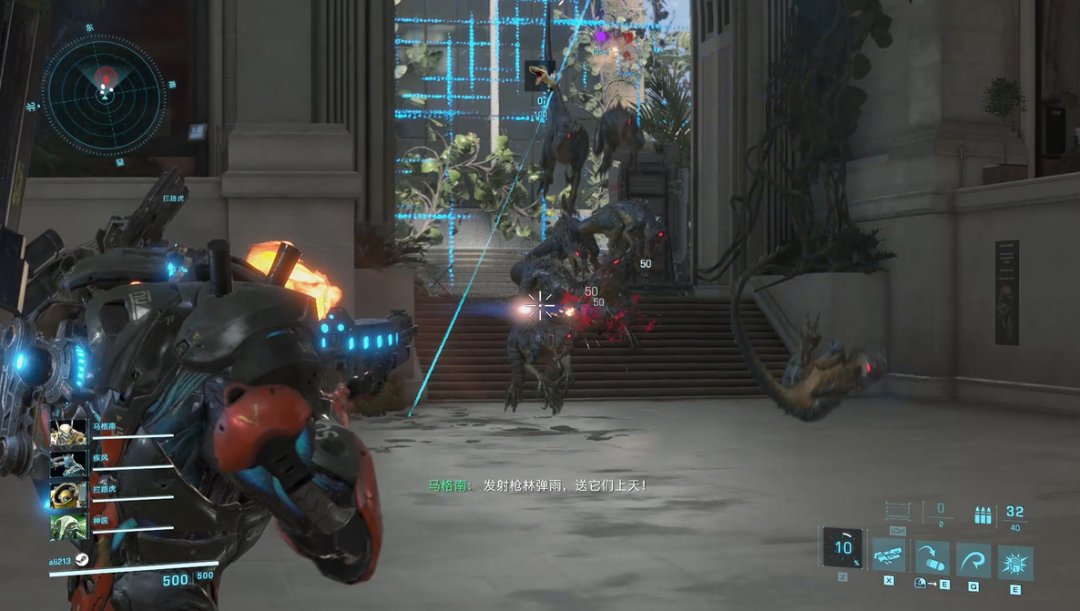The width and height of the screenshot is (1080, 611).
Task: Select teammate 神医's portrait
Action: coord(68,526)
